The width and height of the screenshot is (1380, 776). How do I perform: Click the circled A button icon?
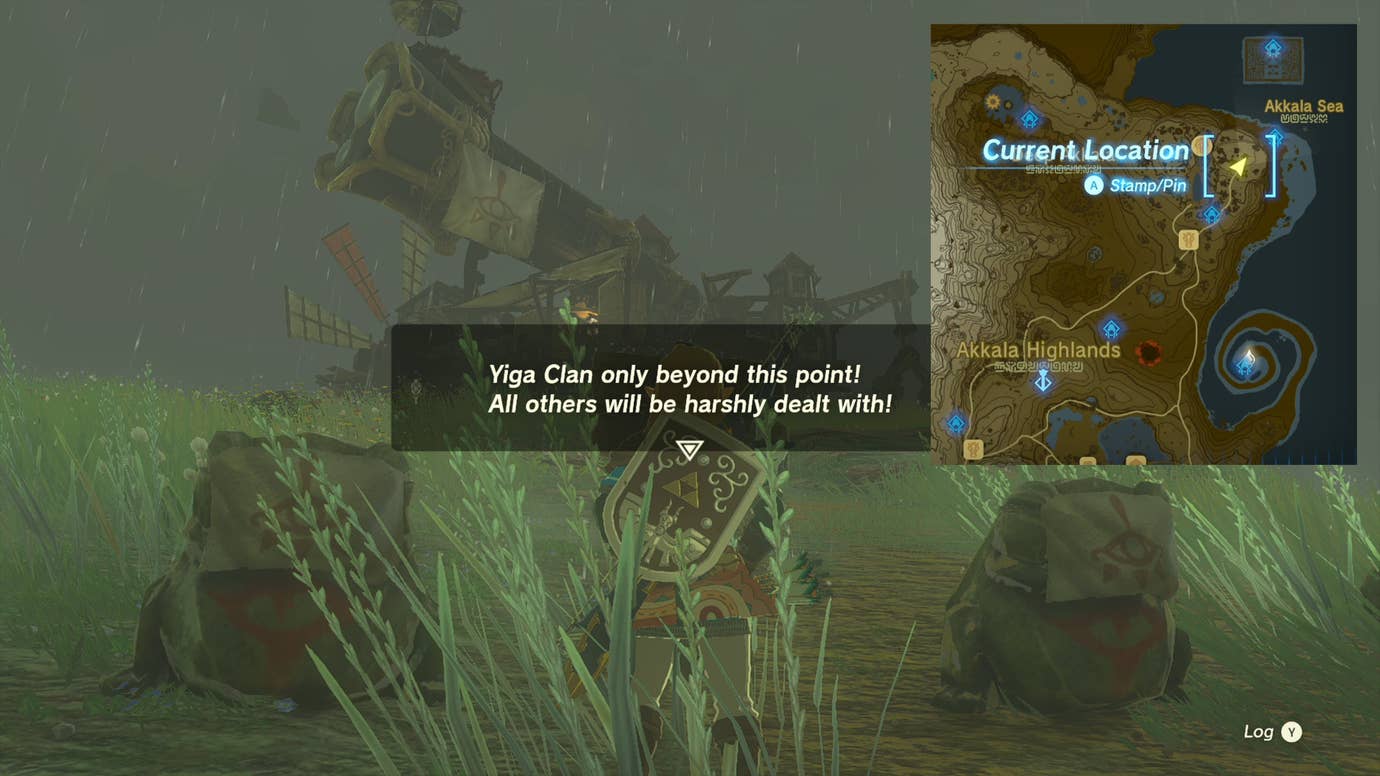point(1095,185)
